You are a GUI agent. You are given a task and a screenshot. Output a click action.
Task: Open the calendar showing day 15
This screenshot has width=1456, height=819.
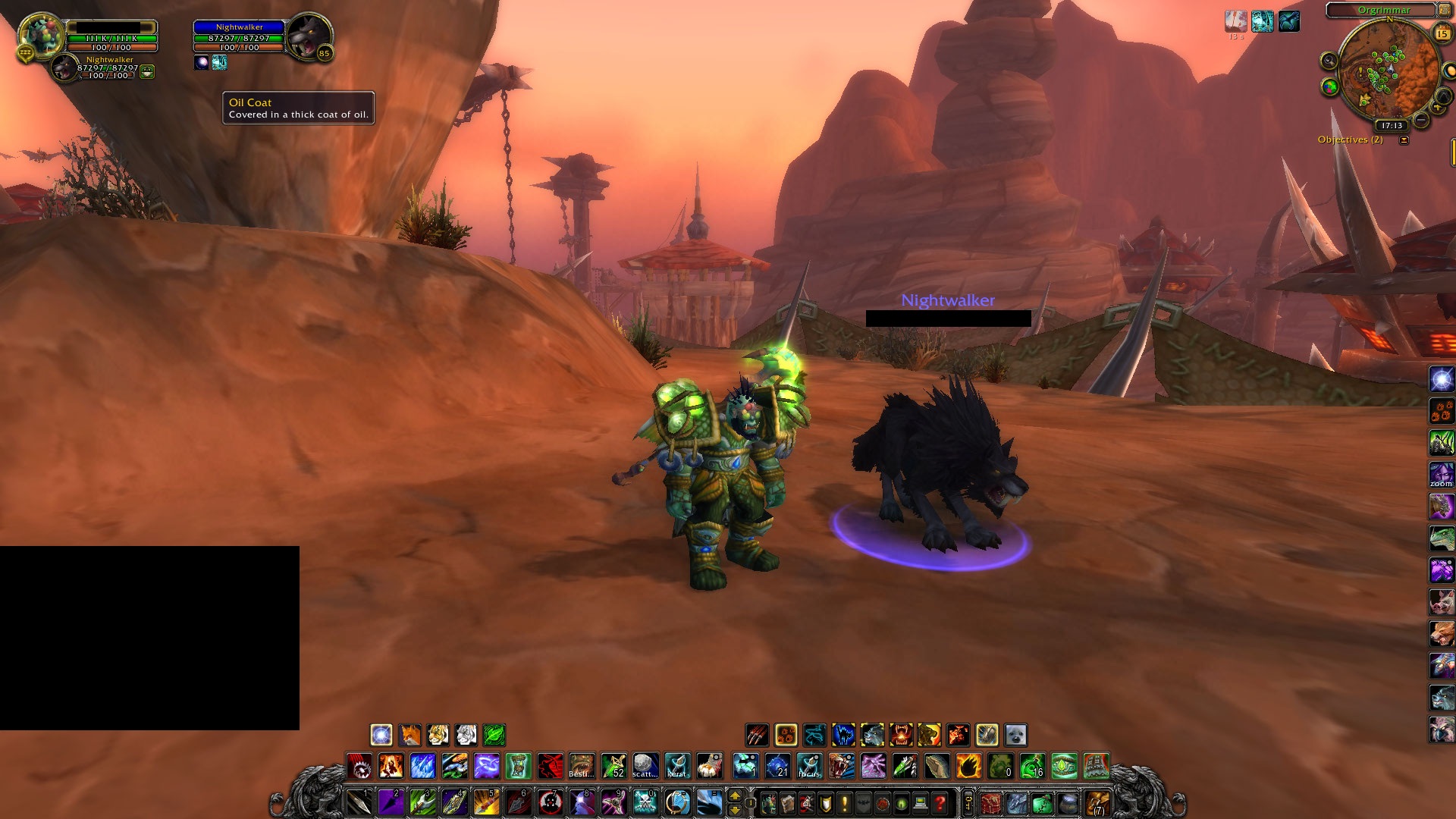pyautogui.click(x=1442, y=33)
